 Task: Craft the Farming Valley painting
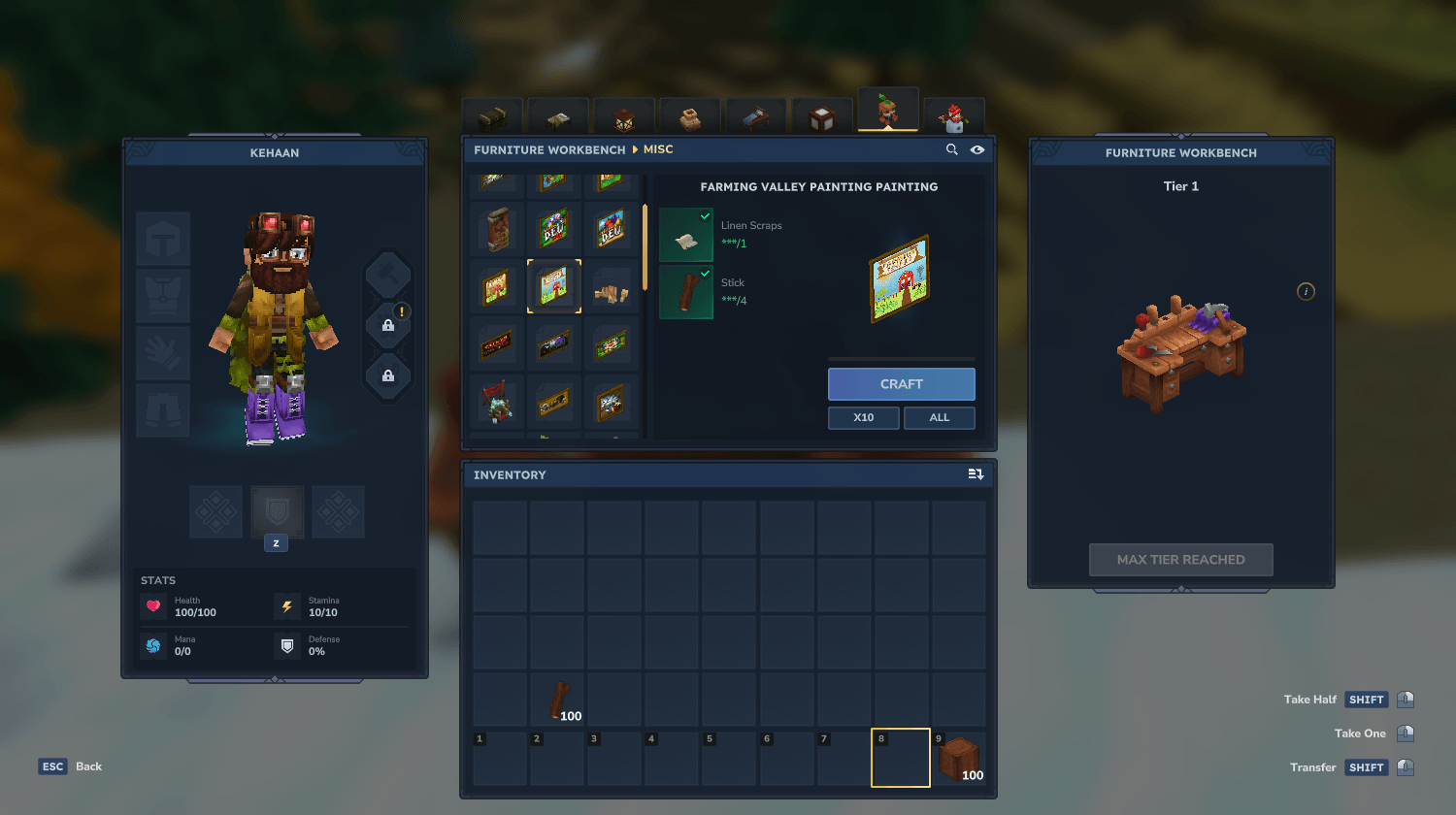[901, 384]
